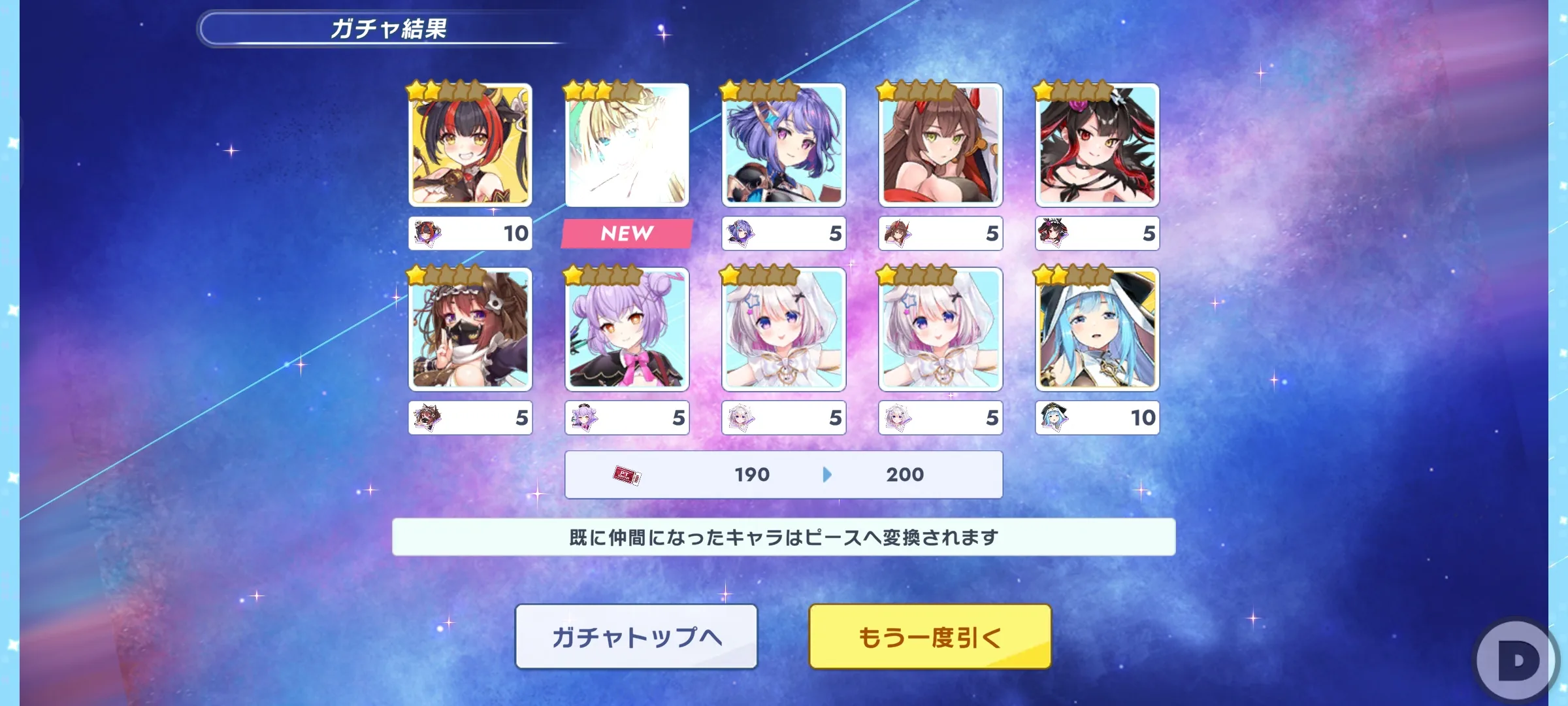1568x706 pixels.
Task: Select the black and red twin-tail horned girl card
Action: tap(470, 145)
